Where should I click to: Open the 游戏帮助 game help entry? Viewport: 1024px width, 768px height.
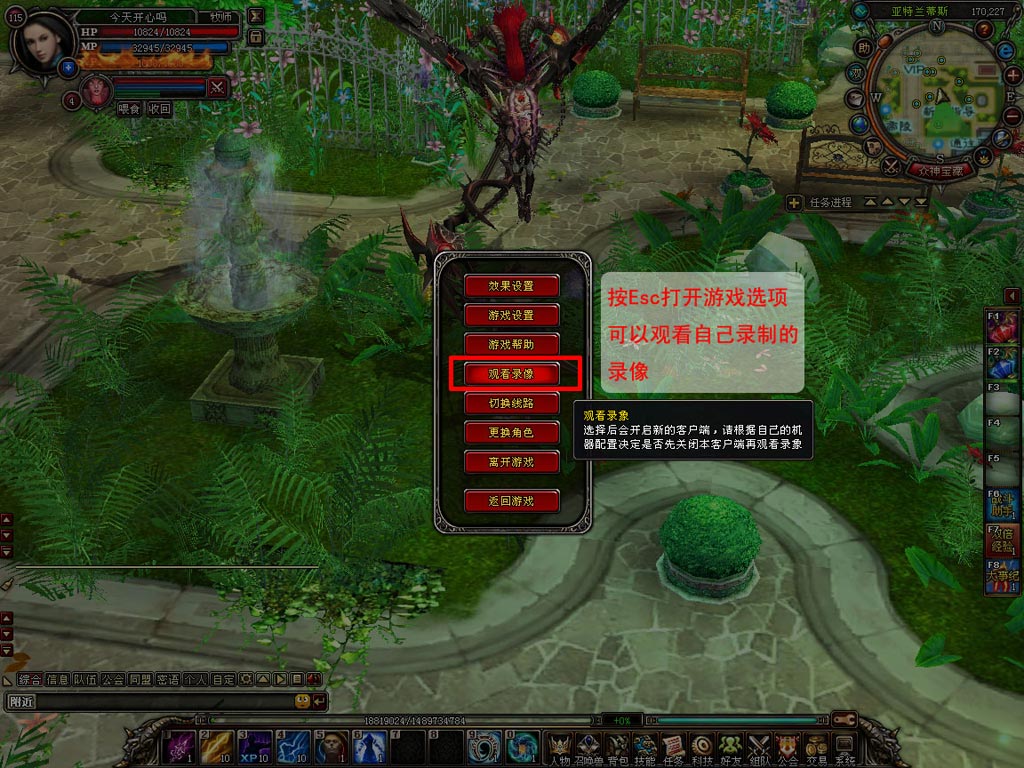(511, 344)
